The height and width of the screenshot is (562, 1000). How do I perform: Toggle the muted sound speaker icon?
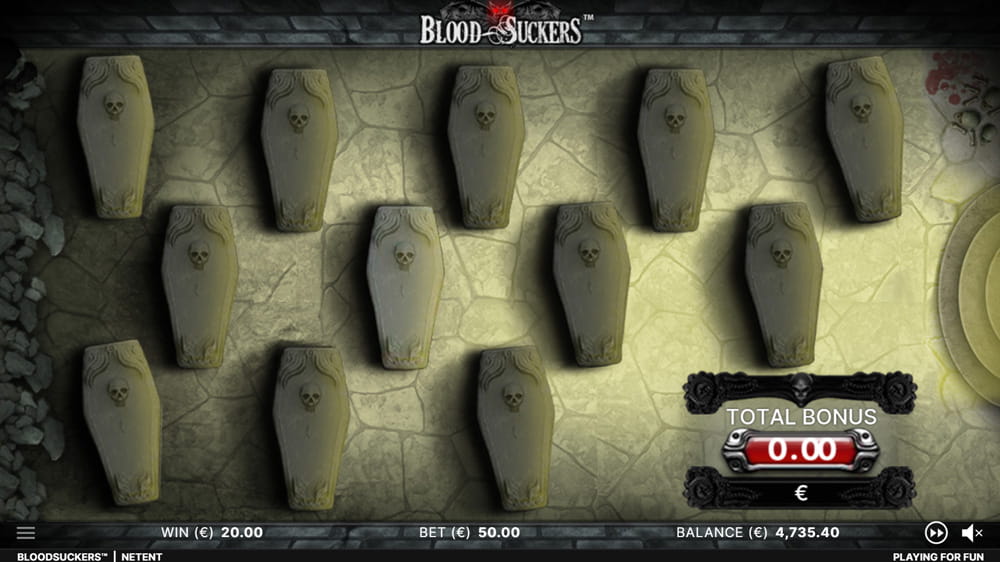click(972, 533)
